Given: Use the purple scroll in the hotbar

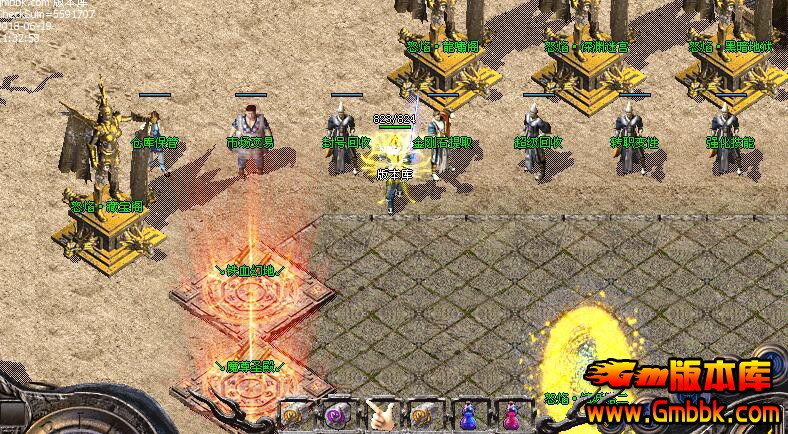Looking at the screenshot, I should (x=334, y=413).
